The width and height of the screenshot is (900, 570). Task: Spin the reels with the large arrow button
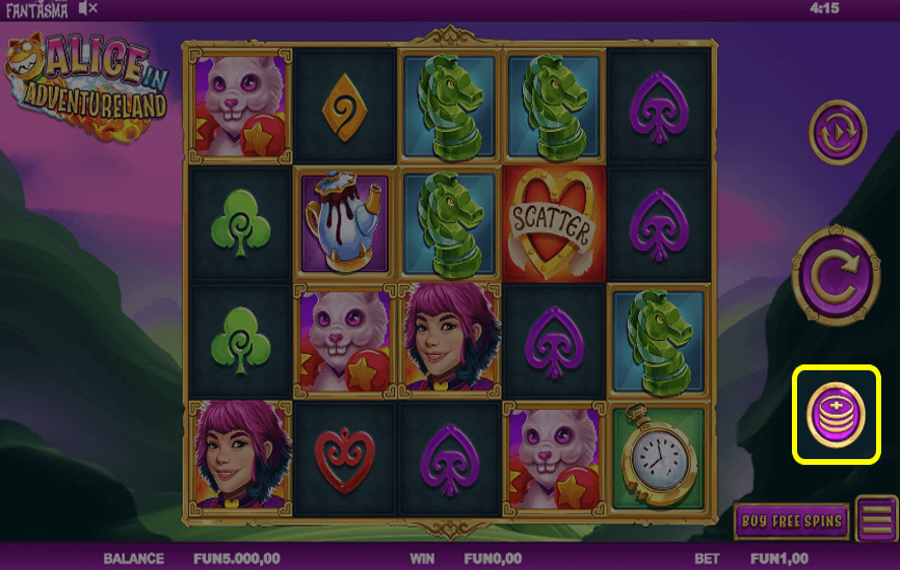coord(836,276)
